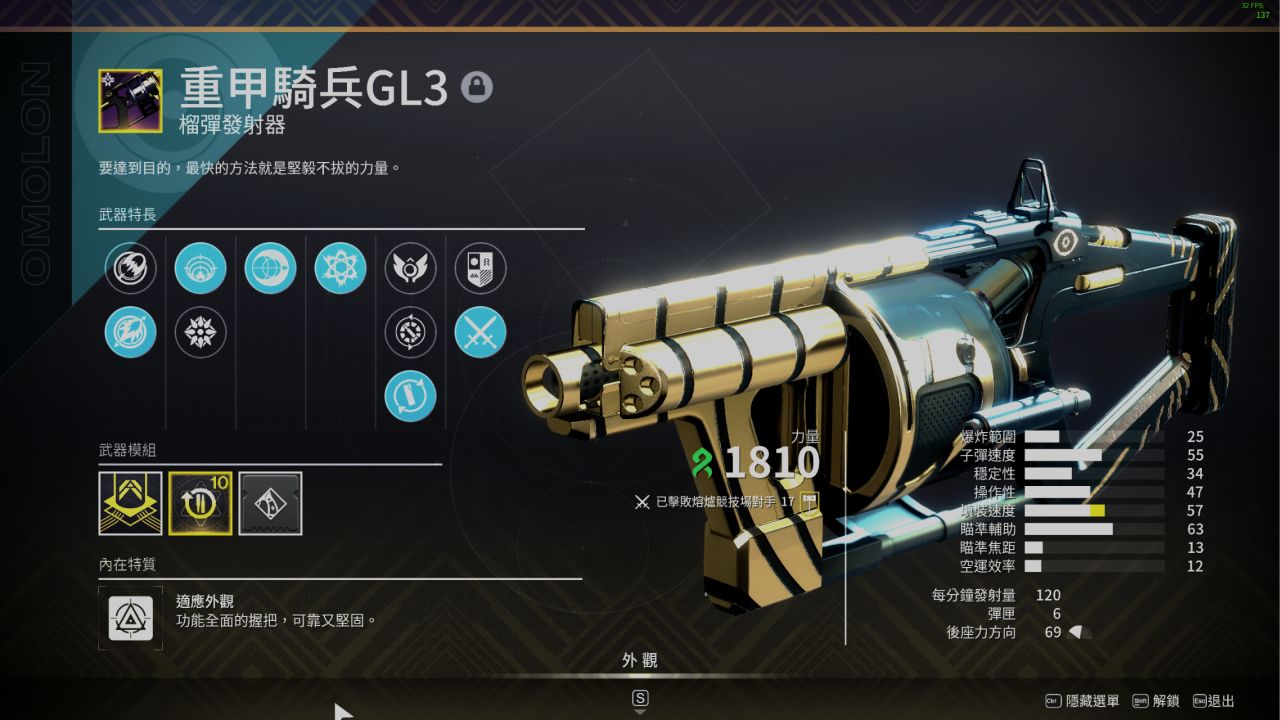The width and height of the screenshot is (1280, 720).
Task: Choose the blue highlighted rocket barrel perk
Action: (x=131, y=332)
